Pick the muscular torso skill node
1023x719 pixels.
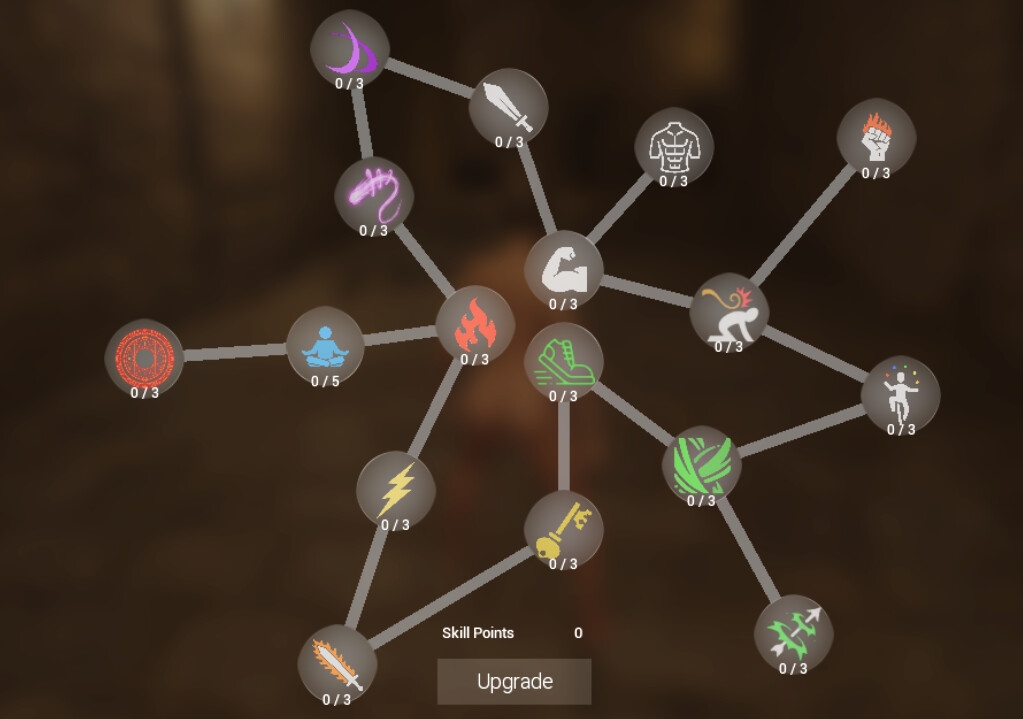click(673, 147)
